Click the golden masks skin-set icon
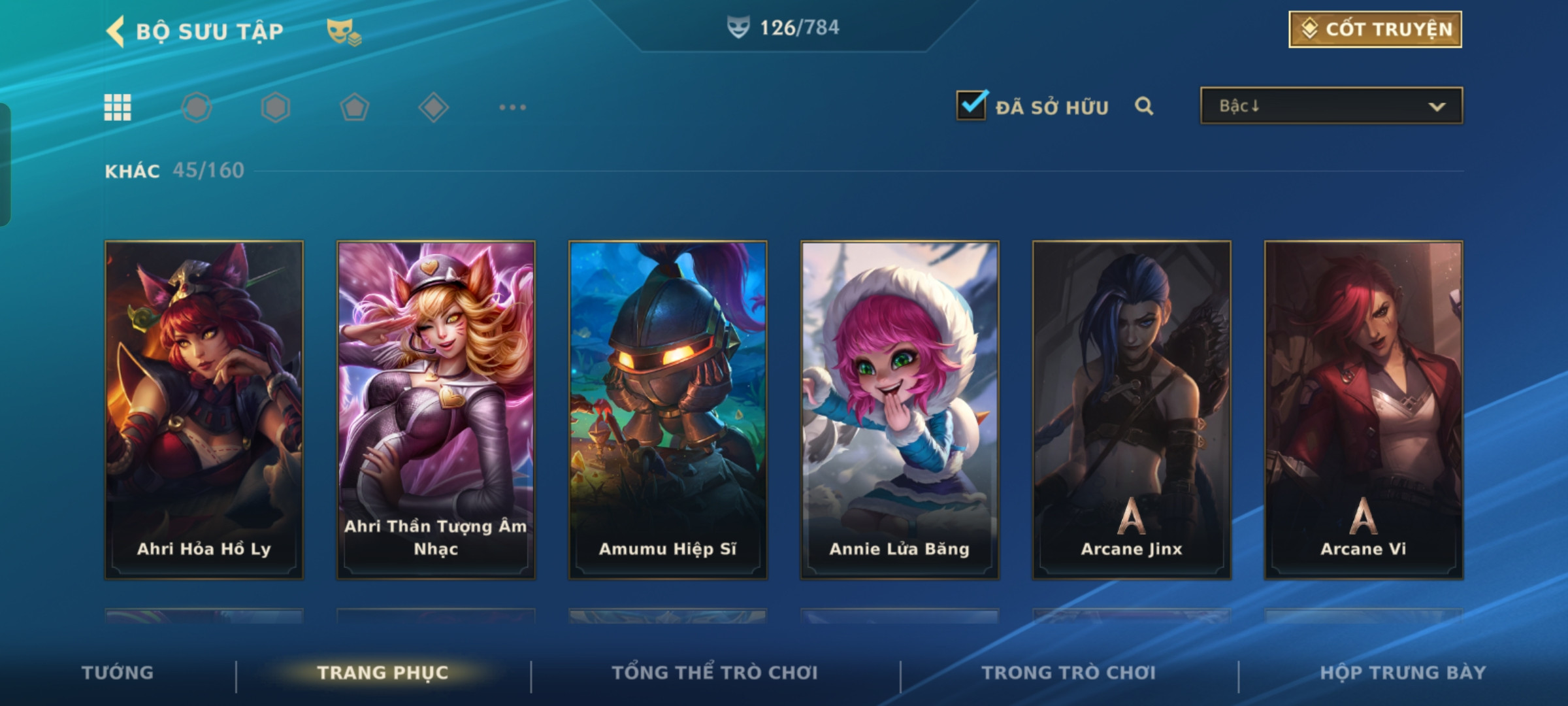This screenshot has width=1568, height=706. (x=344, y=31)
